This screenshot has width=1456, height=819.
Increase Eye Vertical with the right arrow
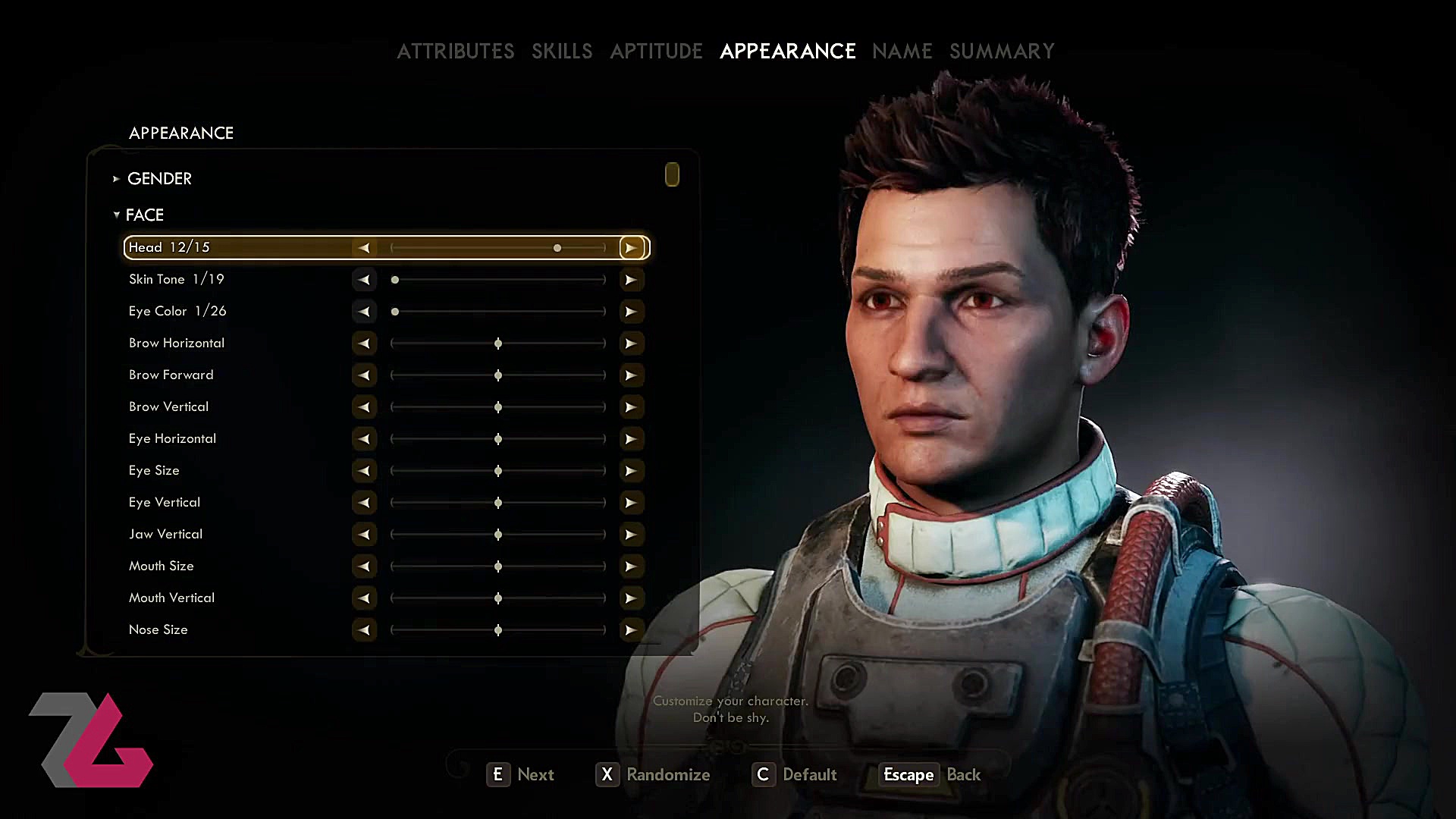coord(632,502)
